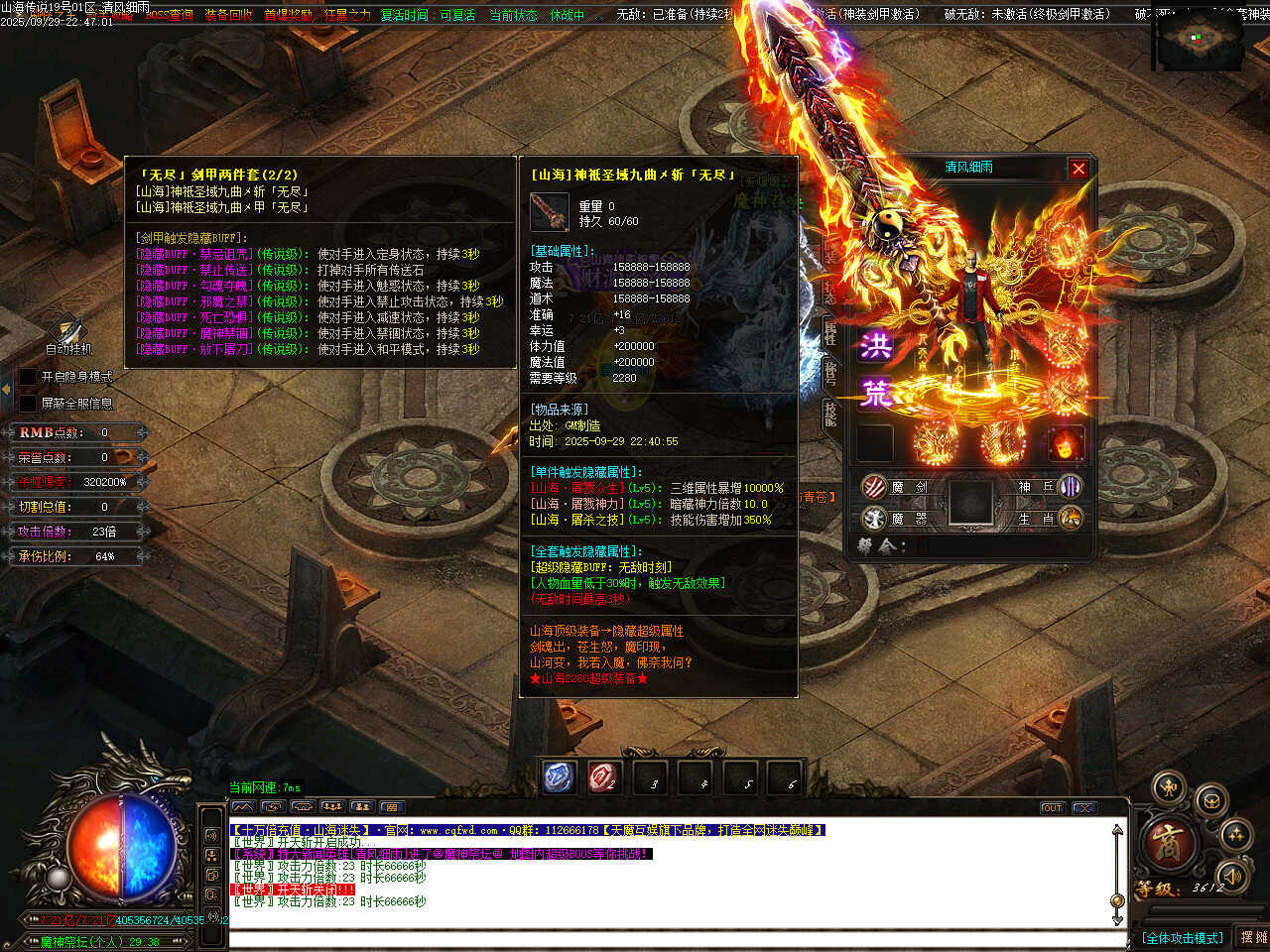Switch to the 技能 skills tab
Screen dimensions: 1270x952
pos(830,414)
